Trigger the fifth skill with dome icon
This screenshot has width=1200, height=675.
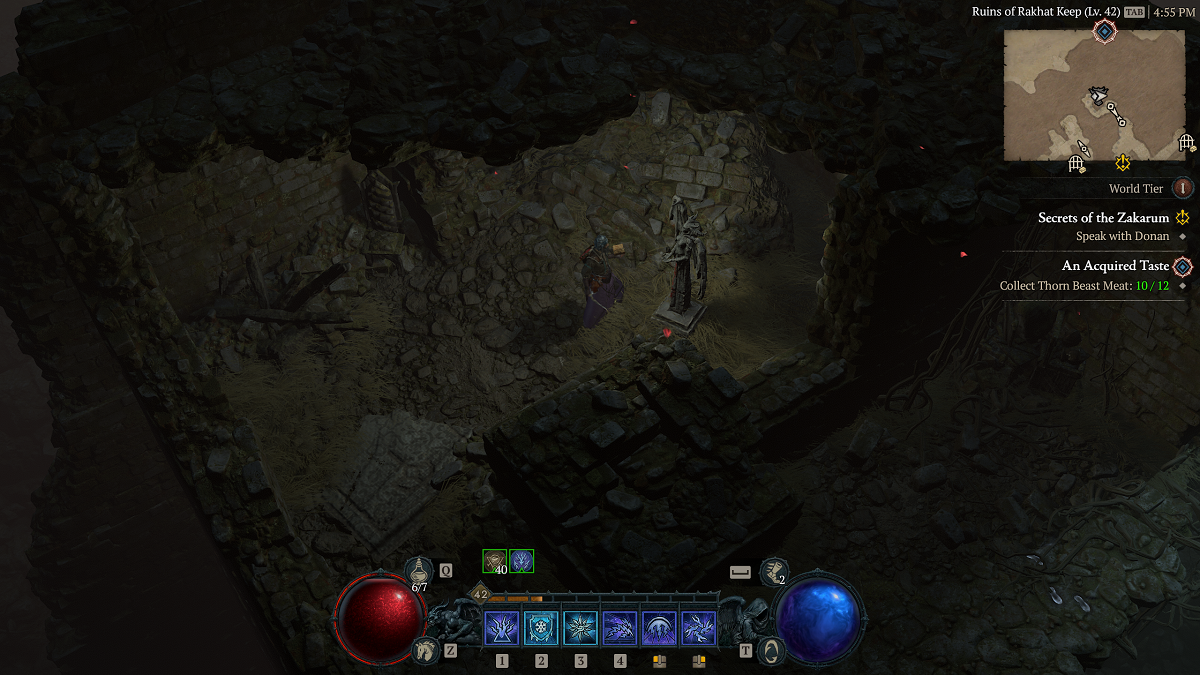tap(659, 628)
